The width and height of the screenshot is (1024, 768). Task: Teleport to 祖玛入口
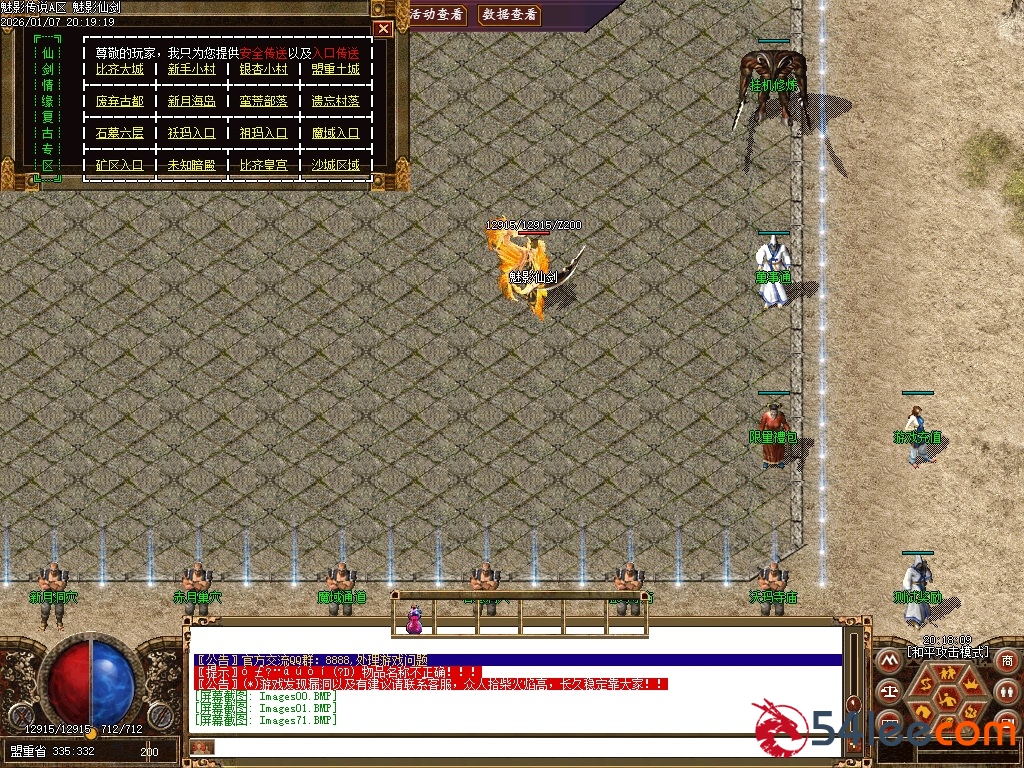pos(263,133)
